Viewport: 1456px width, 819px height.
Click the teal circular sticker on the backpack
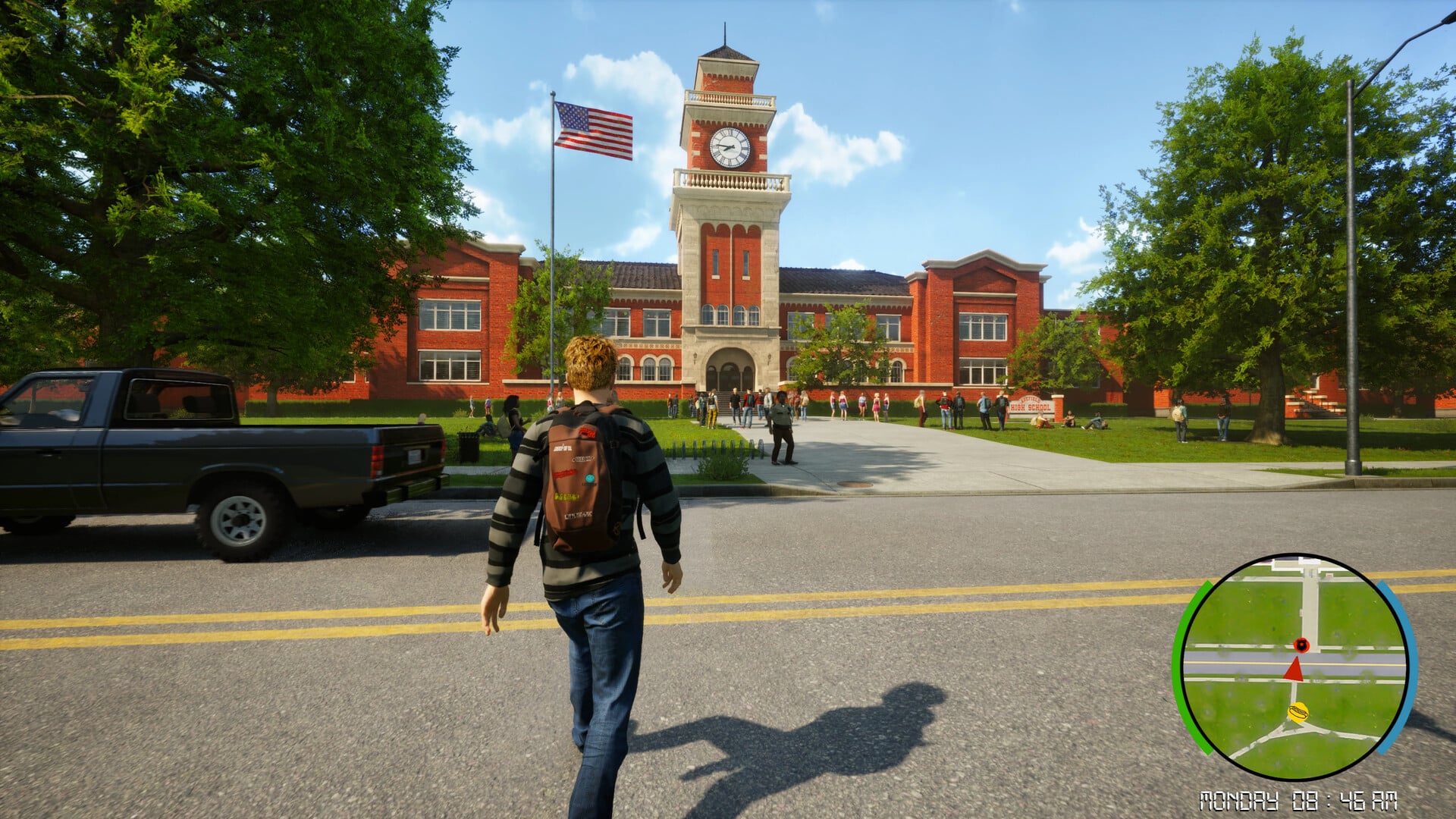[x=589, y=479]
